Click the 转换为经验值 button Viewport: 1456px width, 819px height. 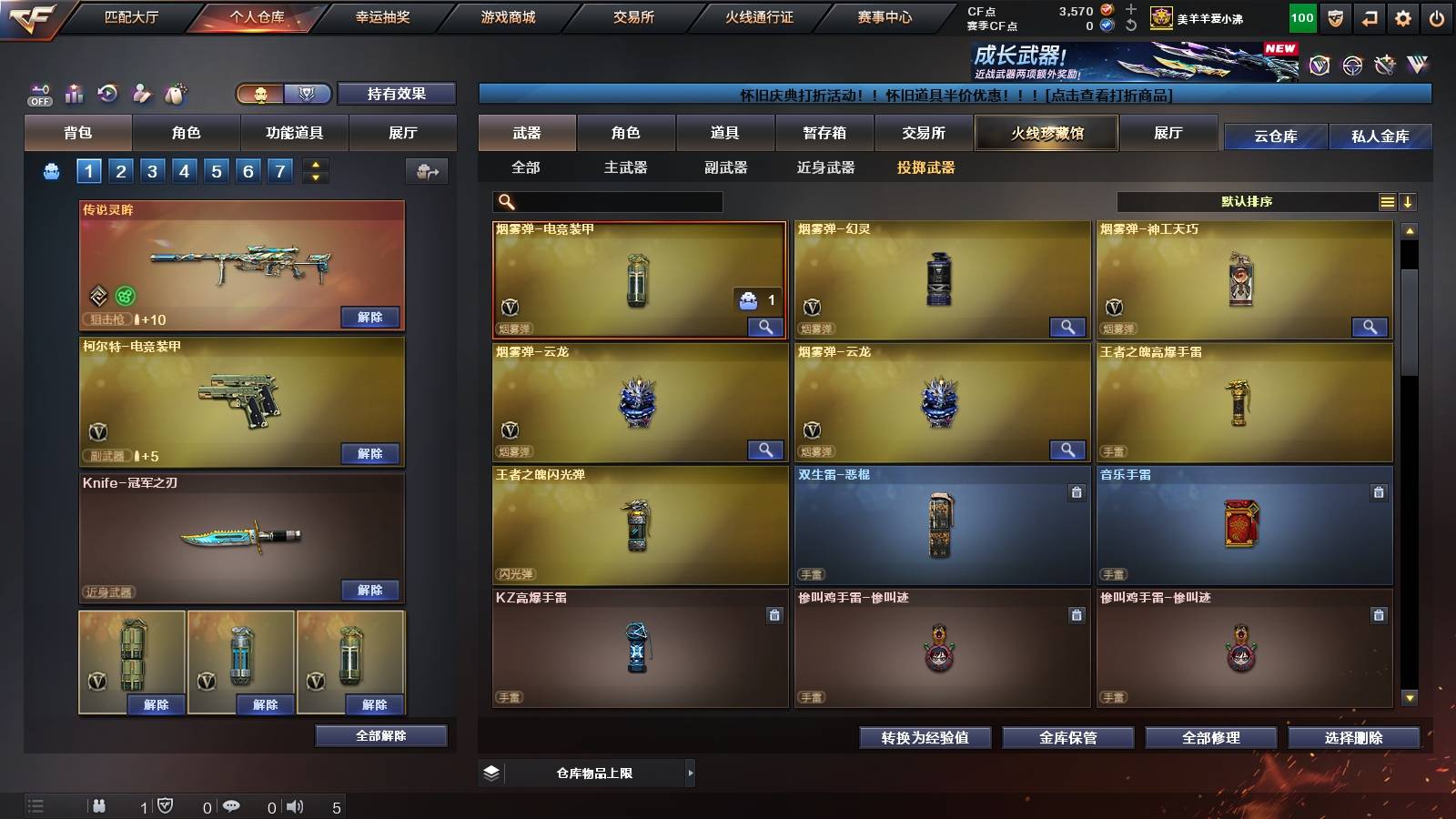[925, 738]
